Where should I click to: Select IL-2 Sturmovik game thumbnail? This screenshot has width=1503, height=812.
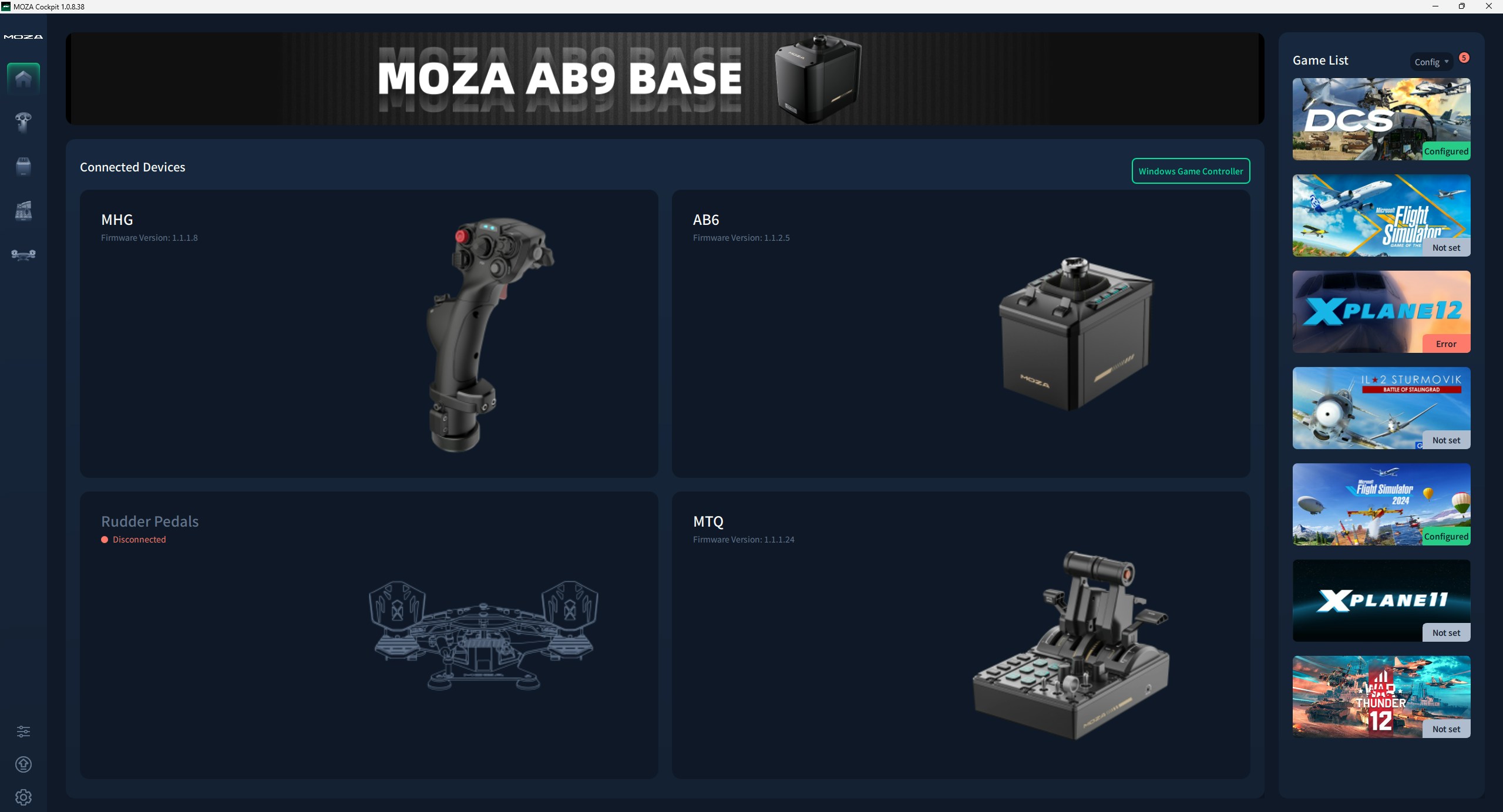(1381, 408)
